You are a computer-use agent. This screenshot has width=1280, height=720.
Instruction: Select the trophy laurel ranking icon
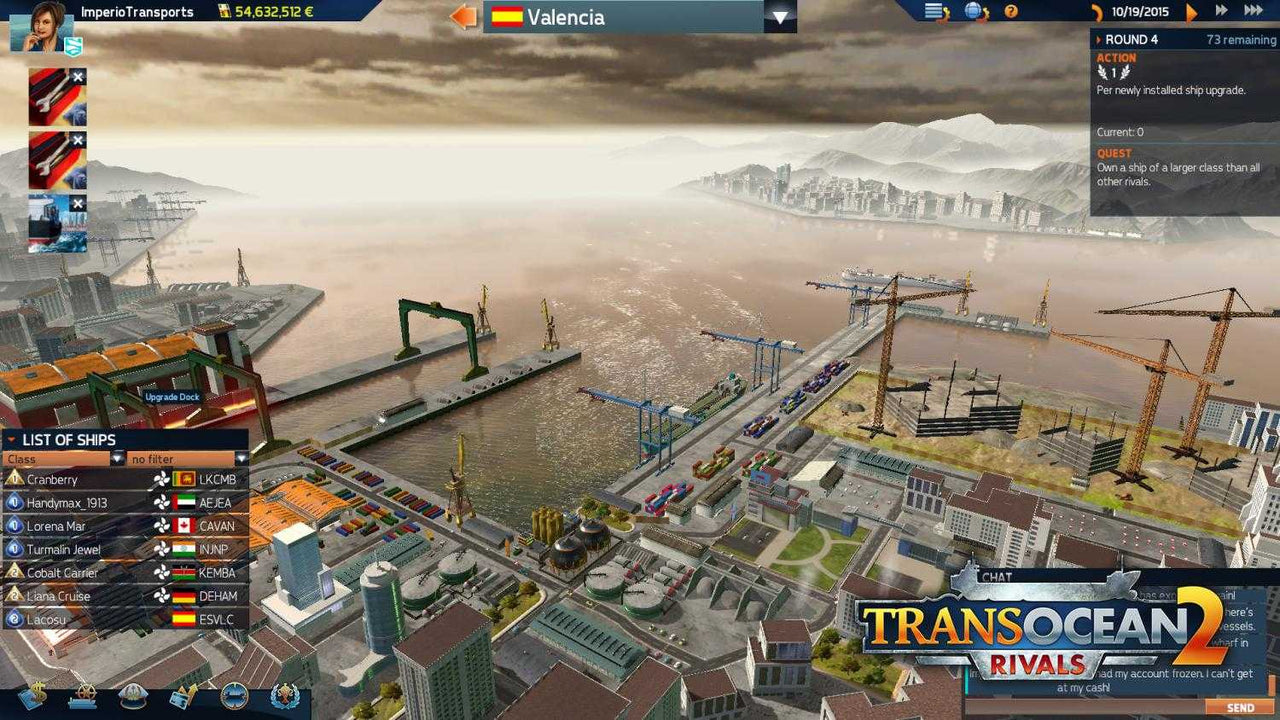click(287, 695)
